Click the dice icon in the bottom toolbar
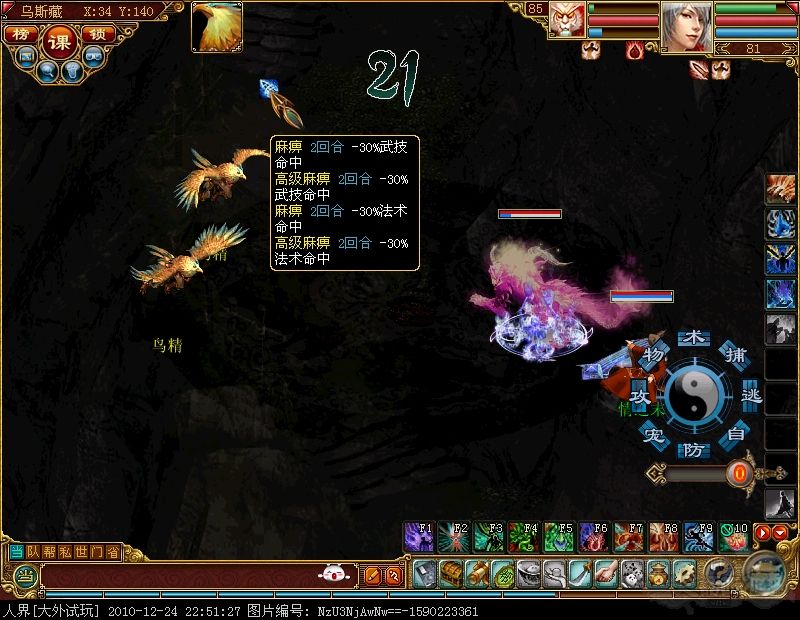800x620 pixels. coord(632,574)
